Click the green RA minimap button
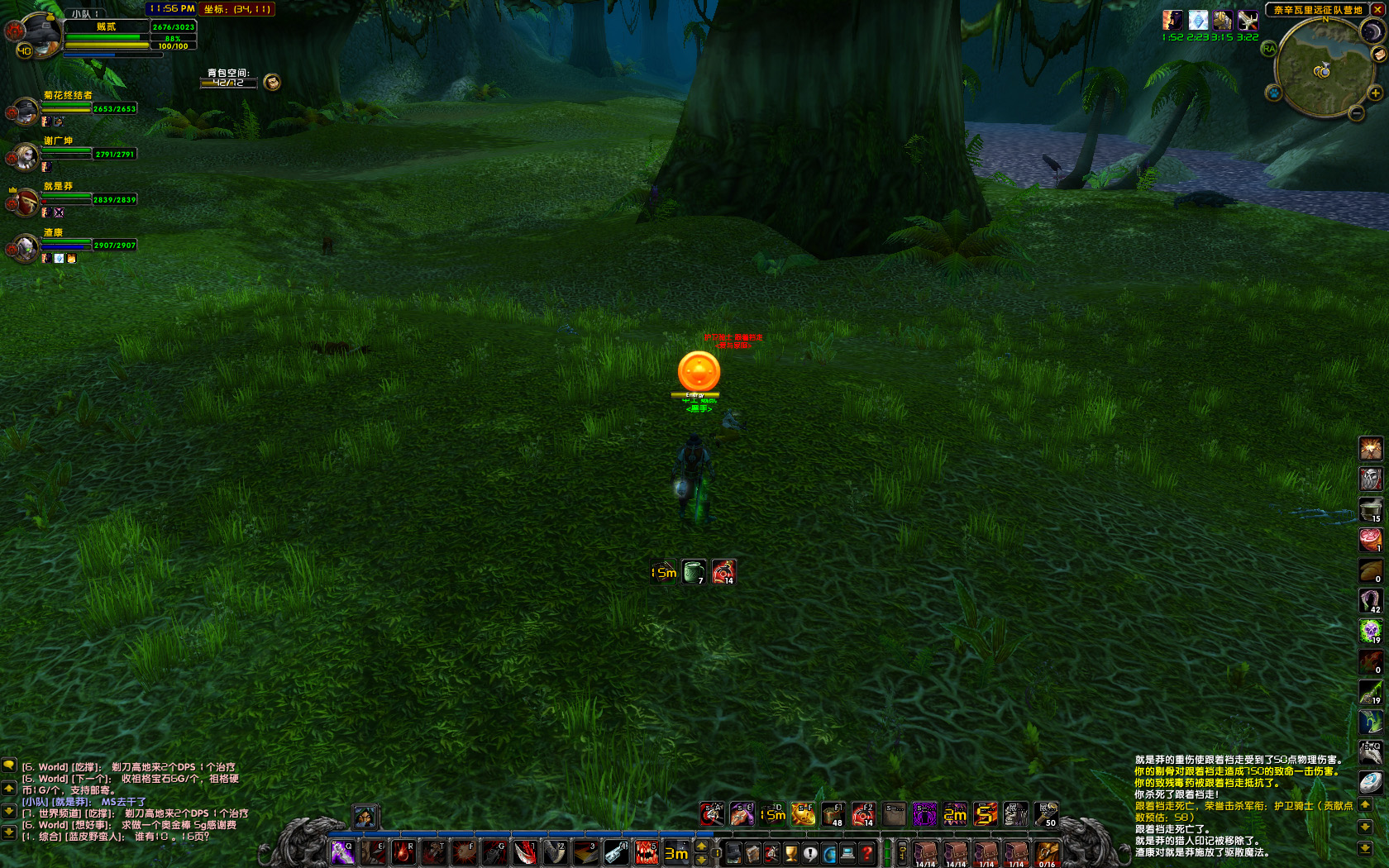This screenshot has width=1389, height=868. coord(1269,49)
